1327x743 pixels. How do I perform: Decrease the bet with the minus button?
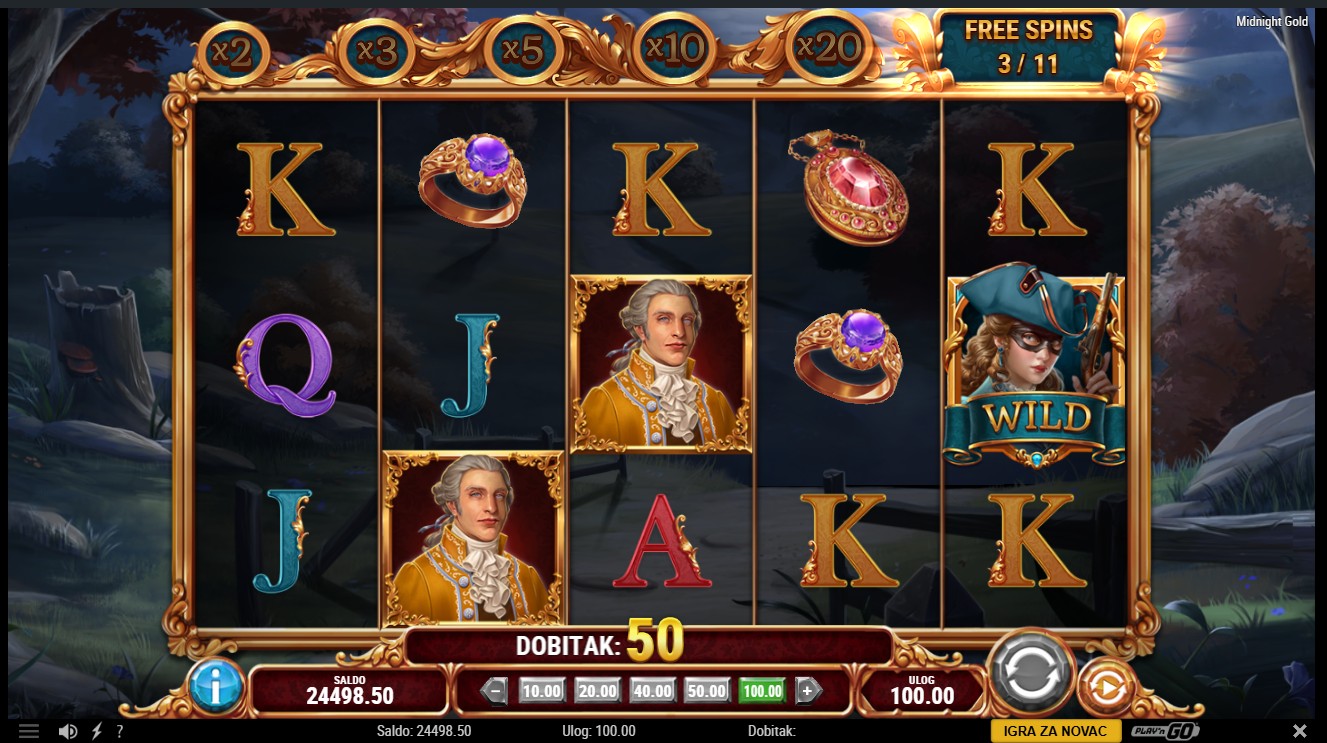point(495,691)
